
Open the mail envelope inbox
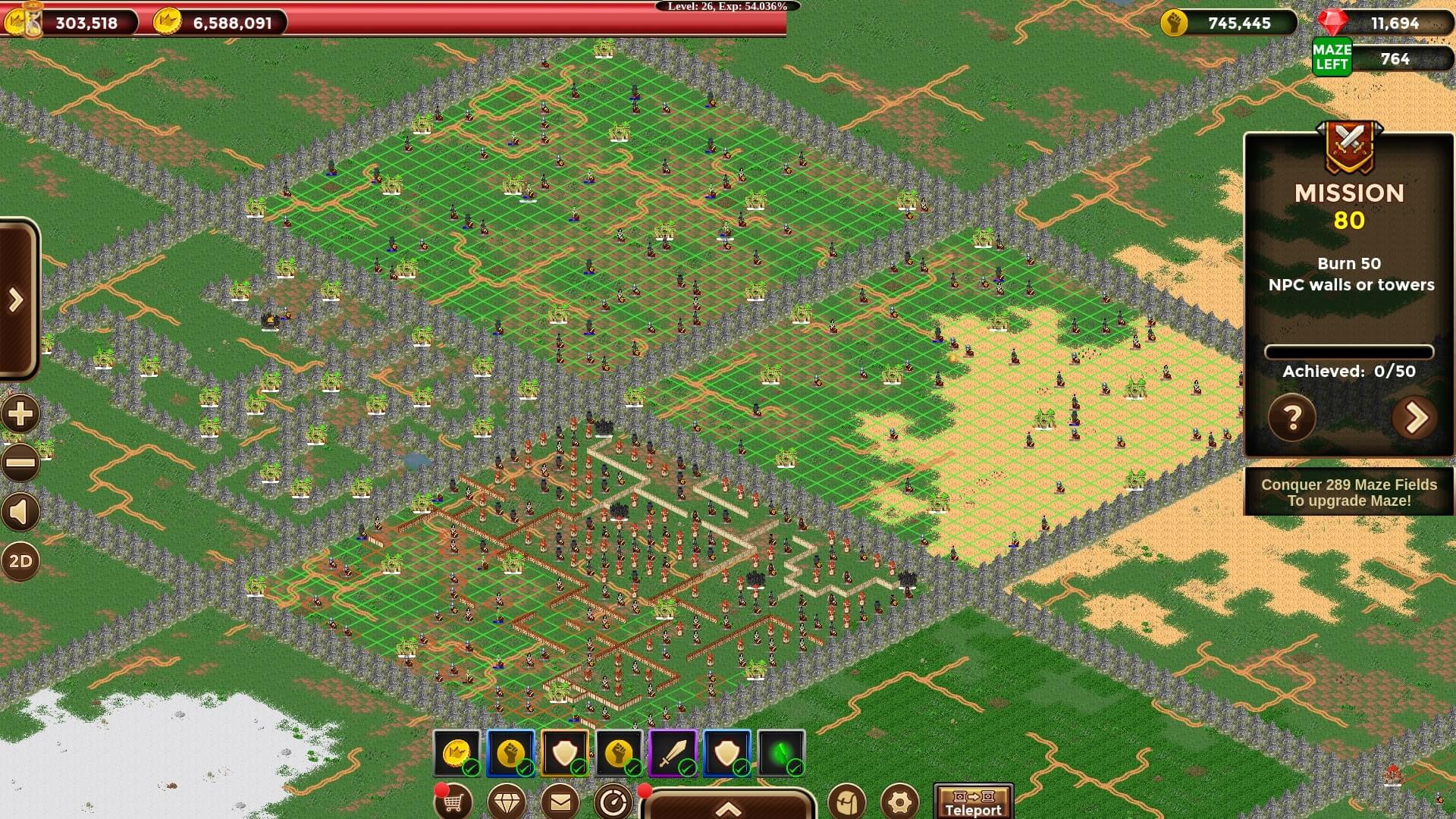tap(560, 802)
